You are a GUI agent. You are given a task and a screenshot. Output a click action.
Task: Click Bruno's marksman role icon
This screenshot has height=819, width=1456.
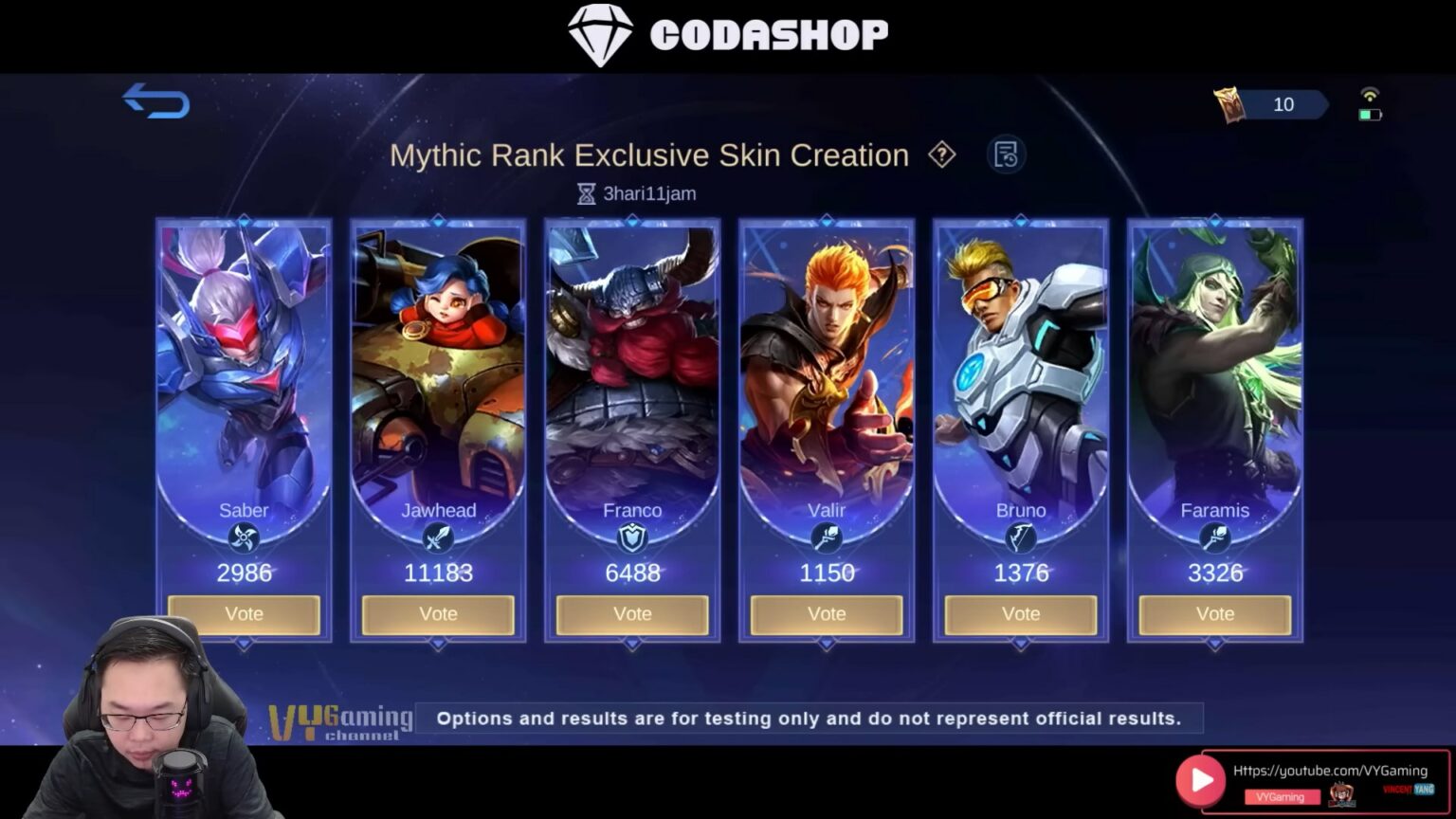[1020, 539]
